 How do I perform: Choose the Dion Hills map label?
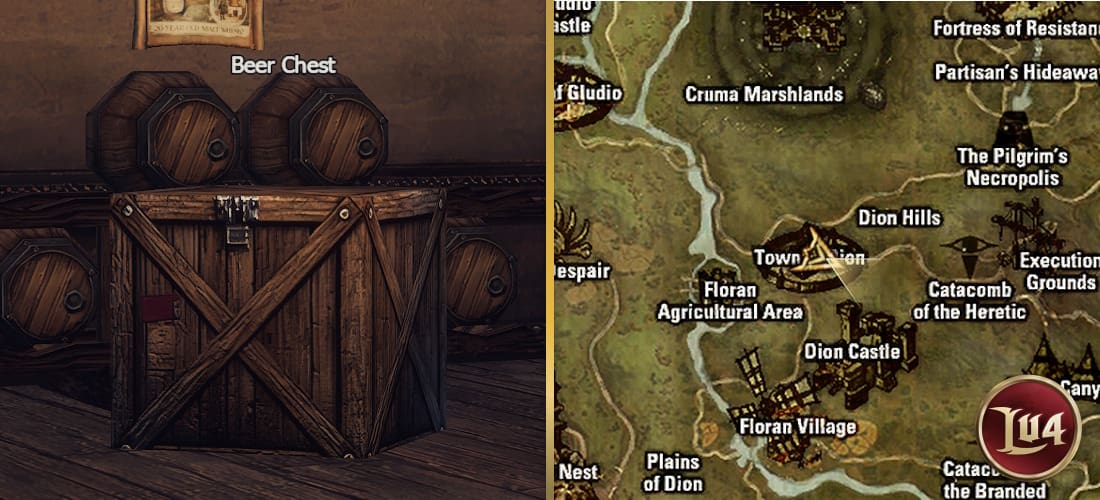899,217
